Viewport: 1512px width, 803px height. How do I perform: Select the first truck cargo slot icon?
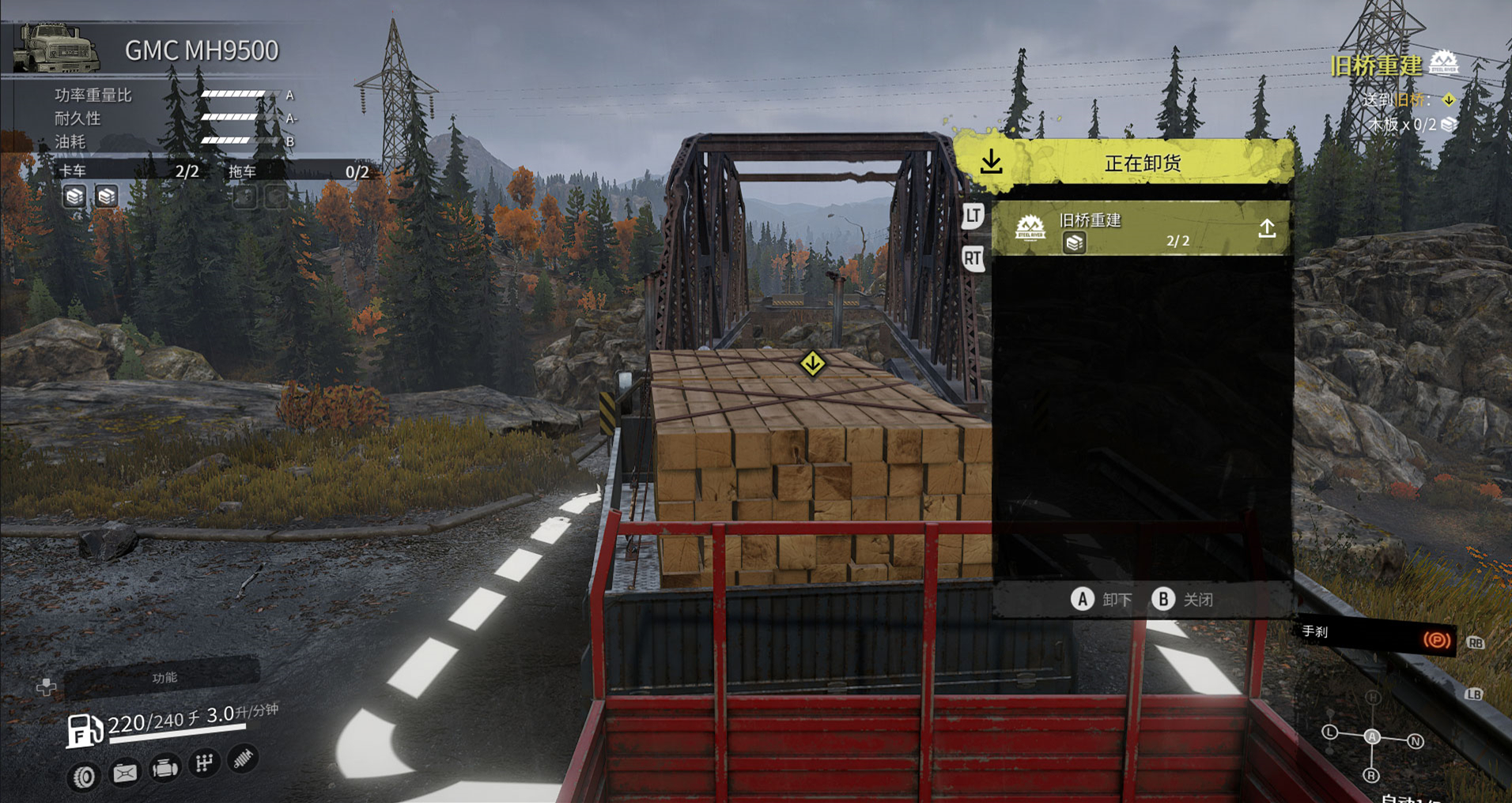74,196
